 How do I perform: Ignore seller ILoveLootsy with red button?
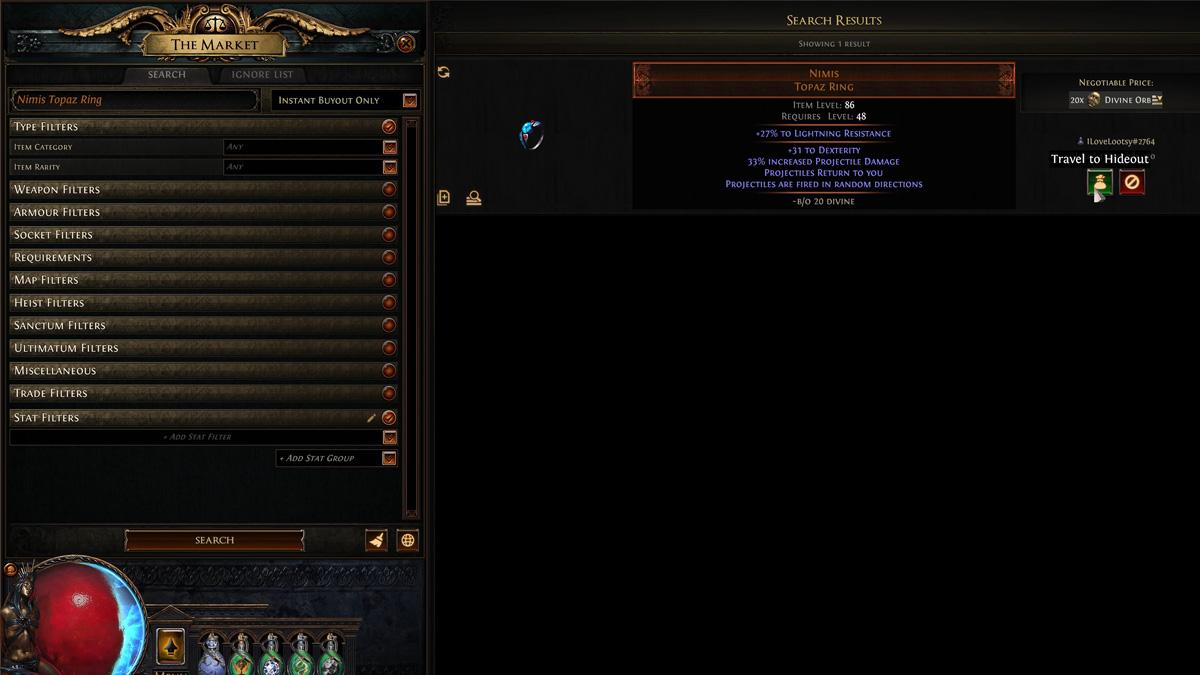(x=1132, y=183)
